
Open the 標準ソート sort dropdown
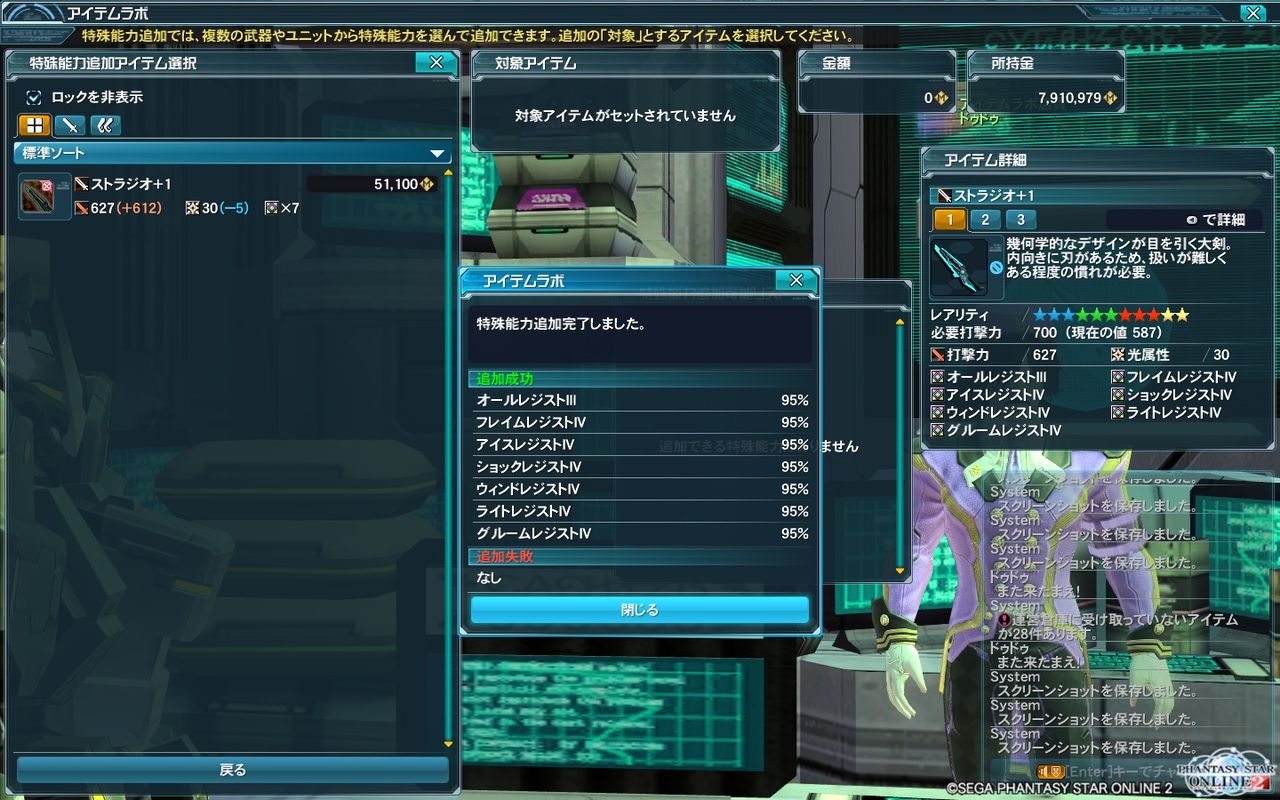(230, 154)
